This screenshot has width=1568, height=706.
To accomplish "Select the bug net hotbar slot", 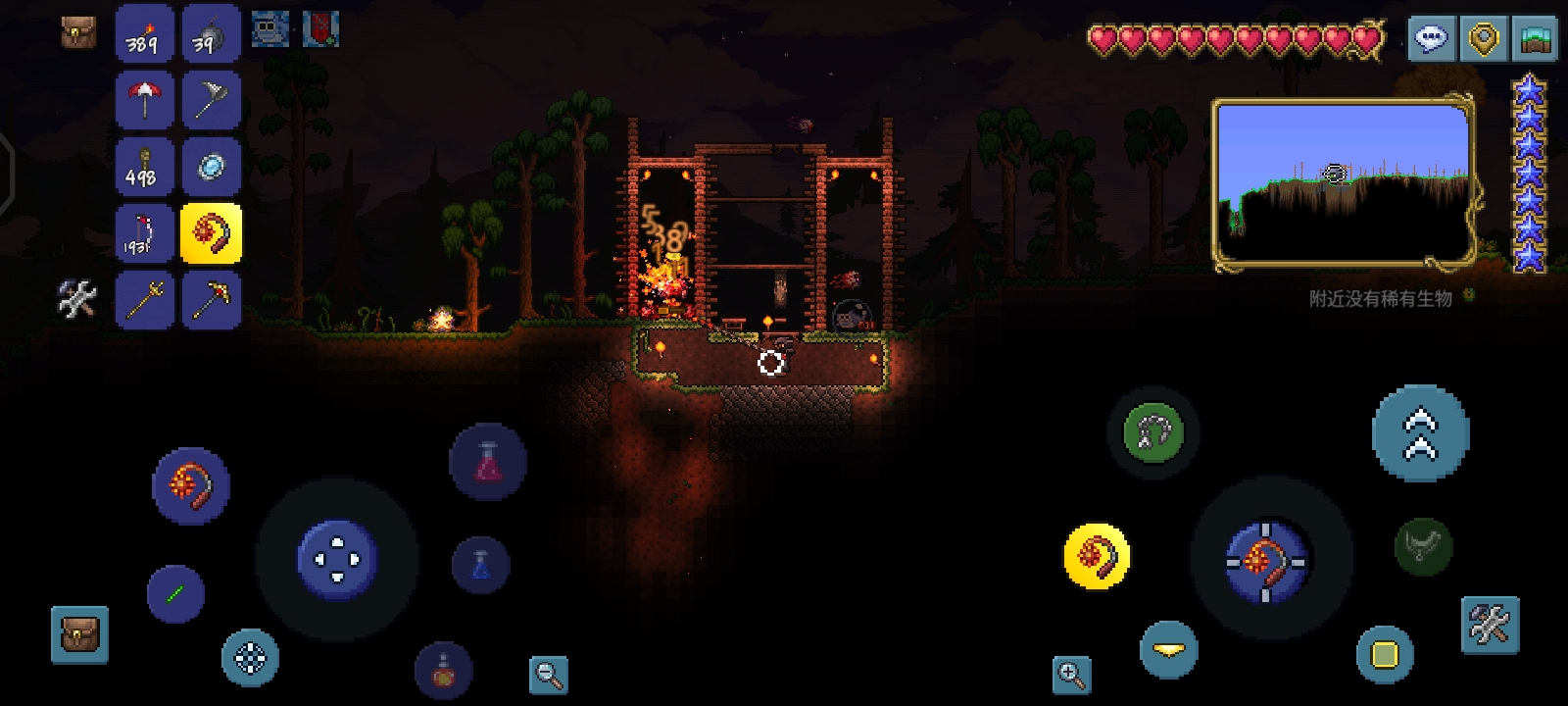I will pyautogui.click(x=211, y=100).
